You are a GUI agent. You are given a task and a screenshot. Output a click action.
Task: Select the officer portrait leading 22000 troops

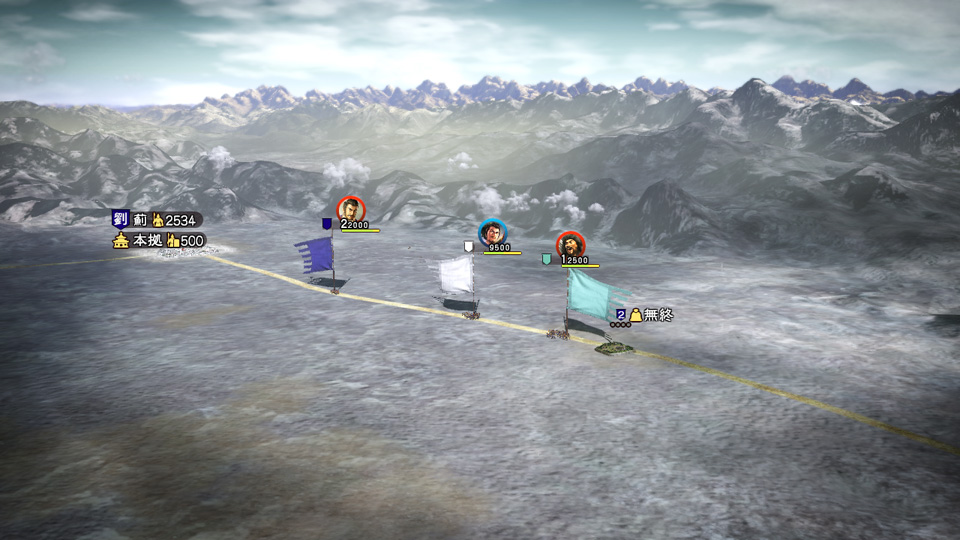351,209
